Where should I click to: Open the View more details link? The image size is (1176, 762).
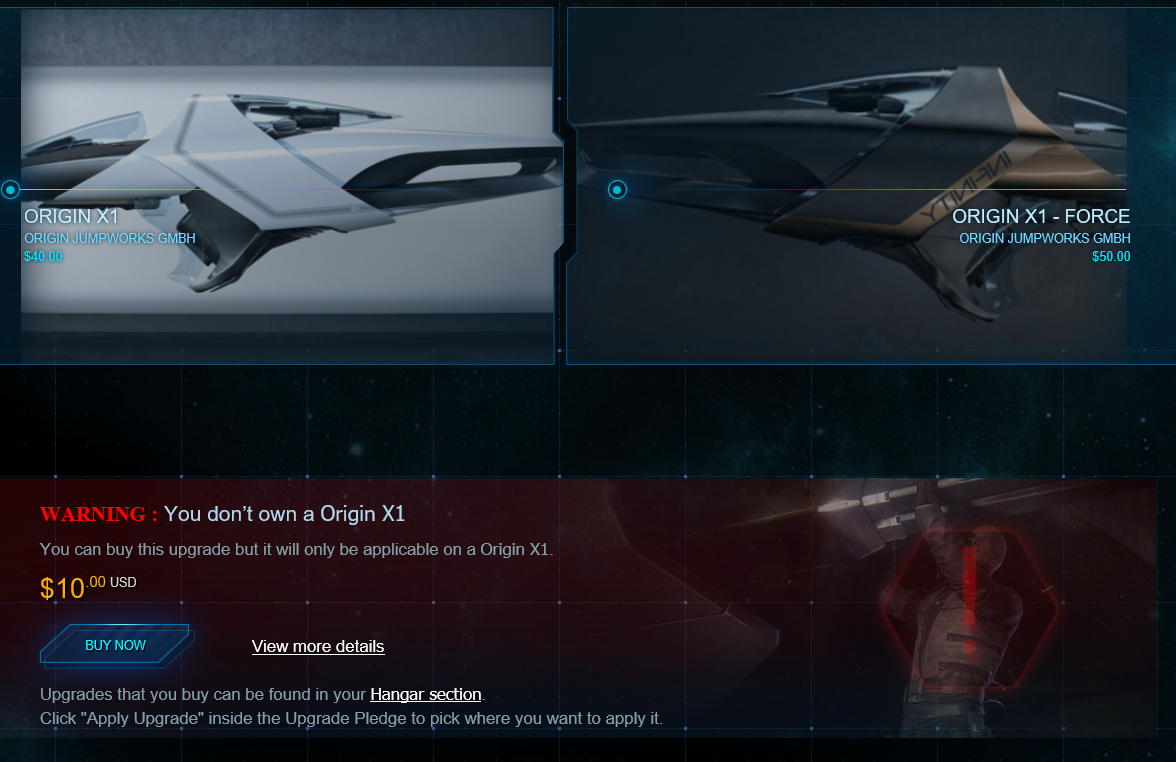[x=318, y=646]
